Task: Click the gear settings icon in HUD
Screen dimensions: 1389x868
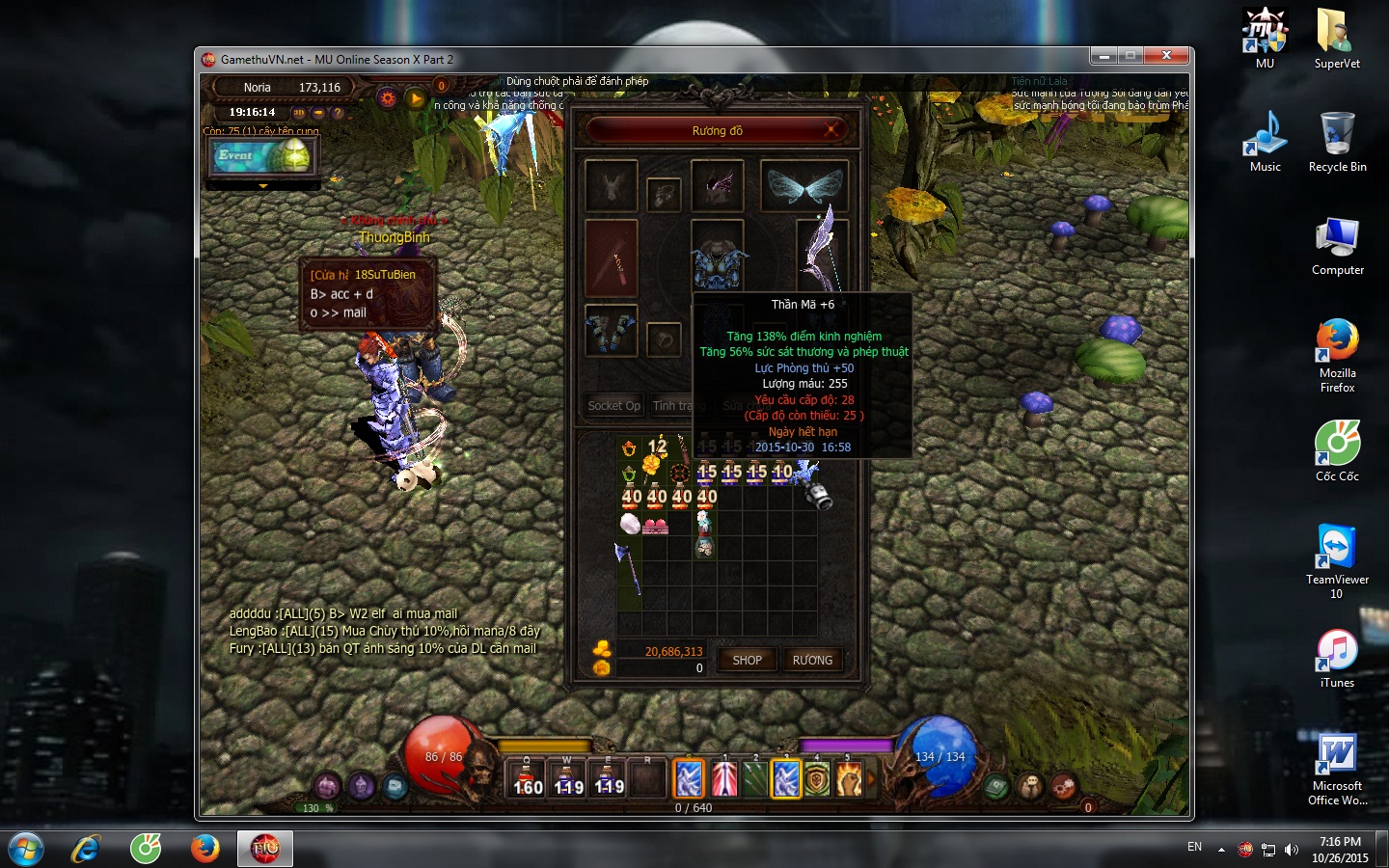Action: pyautogui.click(x=388, y=98)
